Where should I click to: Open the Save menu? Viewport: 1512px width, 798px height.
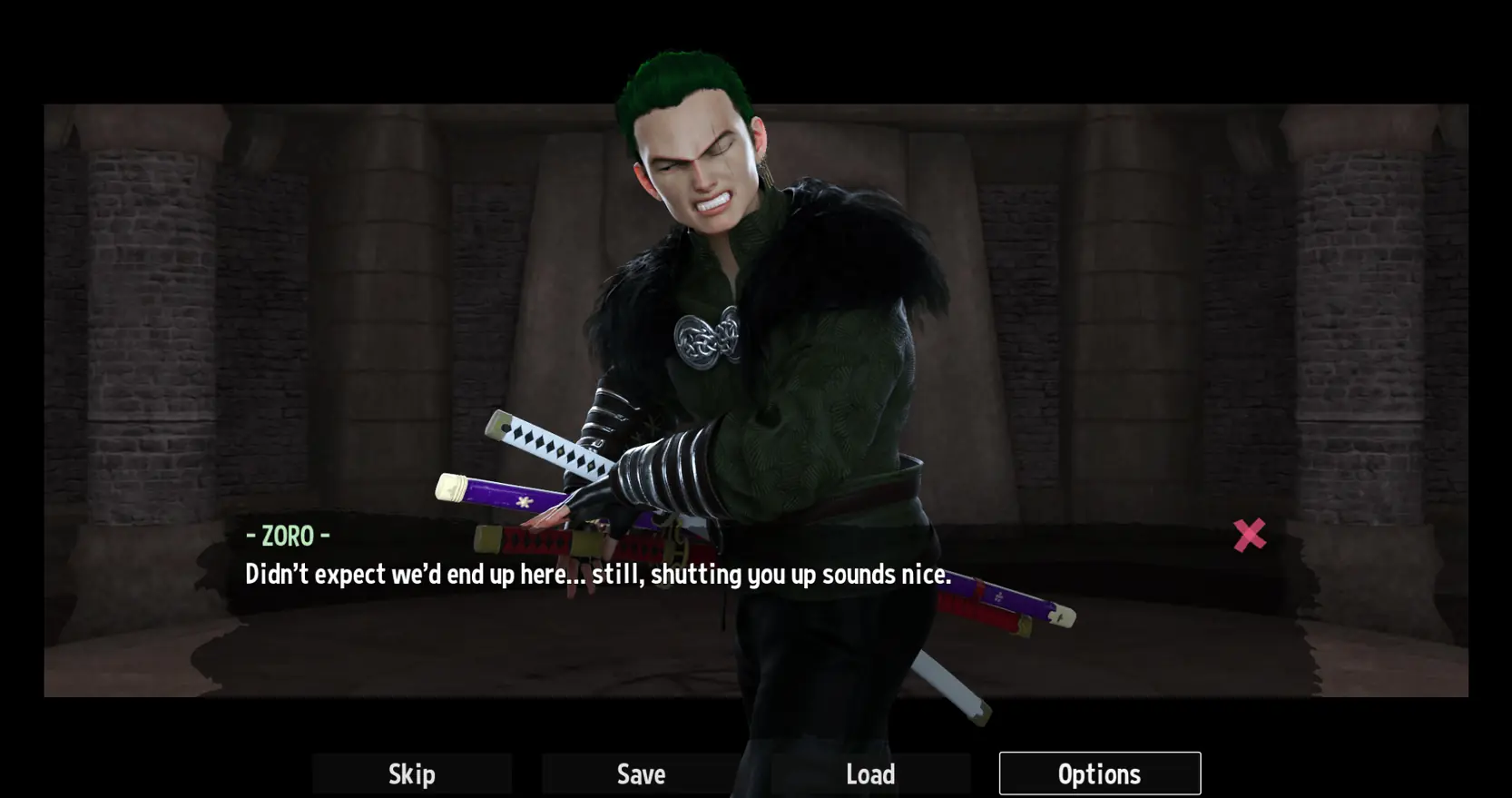[x=641, y=773]
